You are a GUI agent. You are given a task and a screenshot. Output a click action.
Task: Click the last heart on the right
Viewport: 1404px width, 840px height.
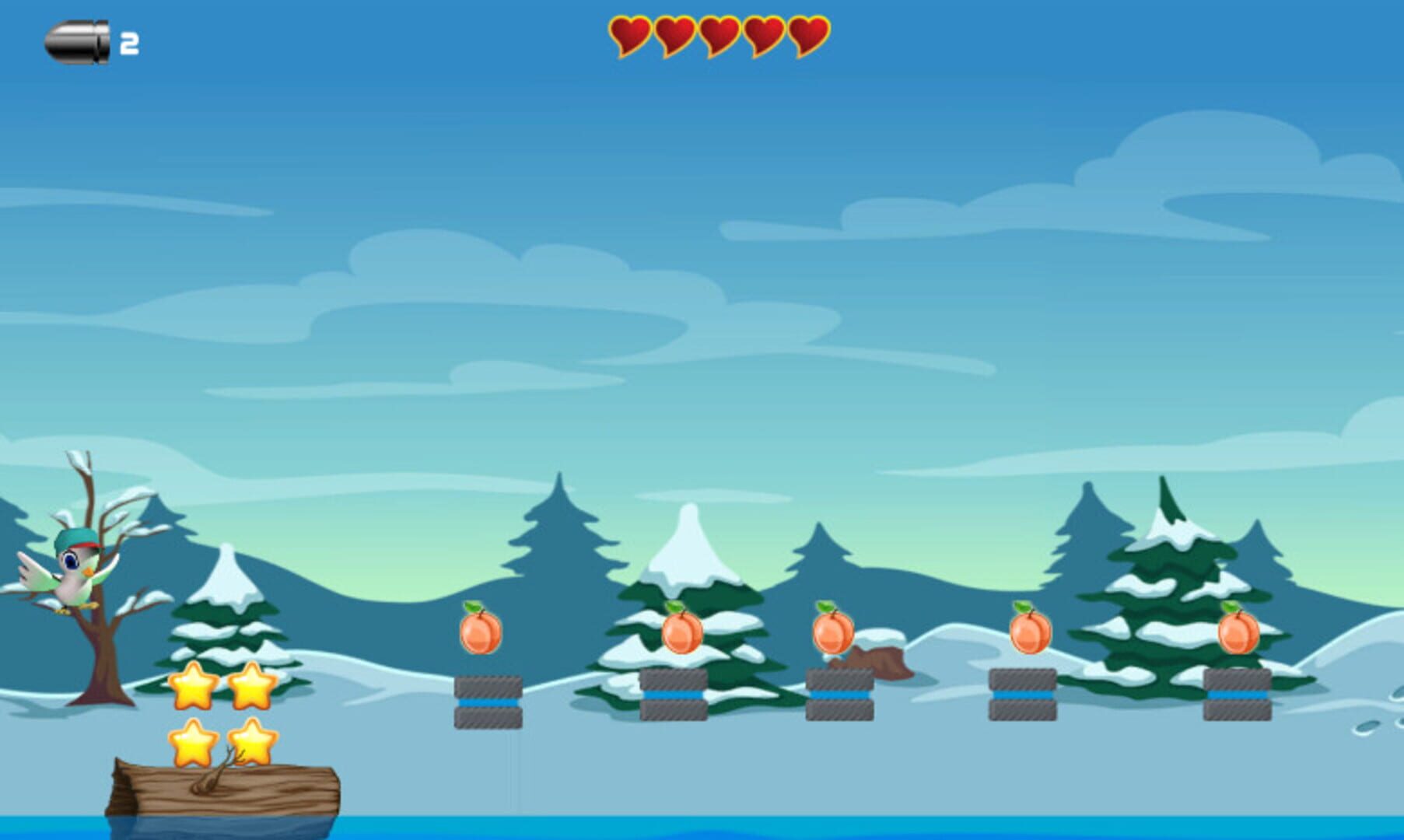809,35
